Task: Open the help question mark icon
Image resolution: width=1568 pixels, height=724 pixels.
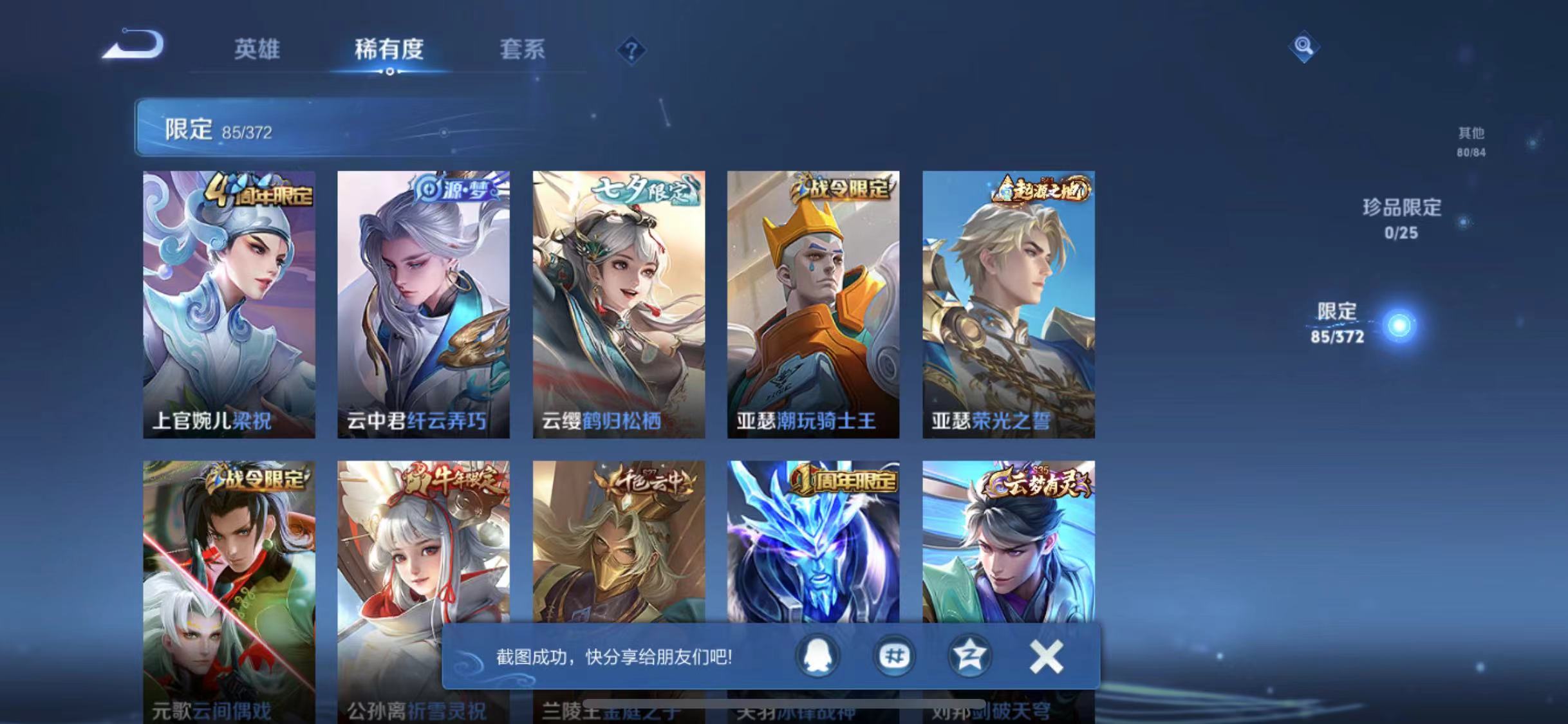Action: coord(633,50)
